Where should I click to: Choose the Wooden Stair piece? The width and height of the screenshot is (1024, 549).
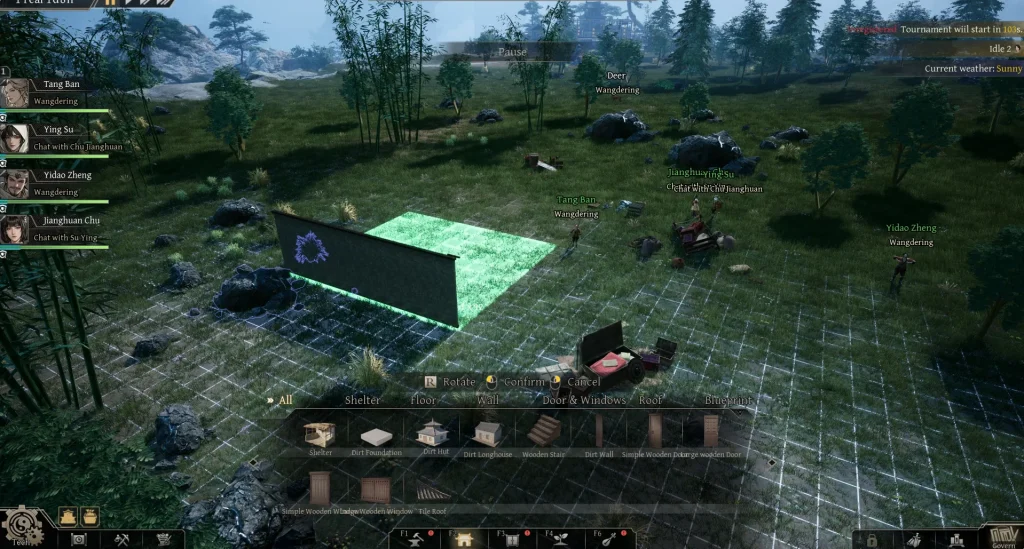point(543,432)
